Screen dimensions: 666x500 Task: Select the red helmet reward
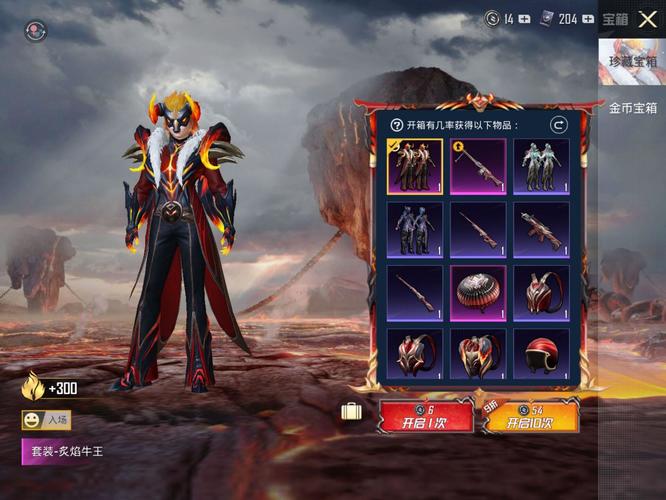point(541,355)
